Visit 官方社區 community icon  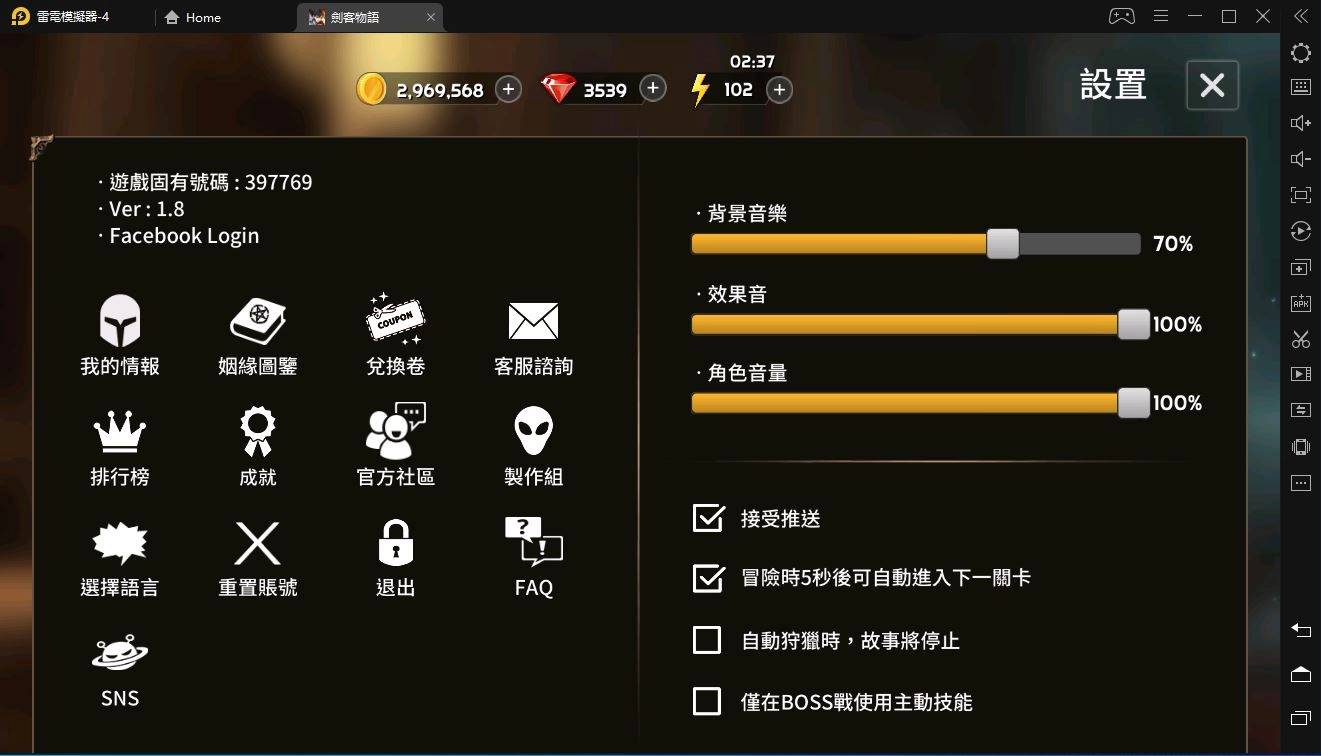pos(394,445)
